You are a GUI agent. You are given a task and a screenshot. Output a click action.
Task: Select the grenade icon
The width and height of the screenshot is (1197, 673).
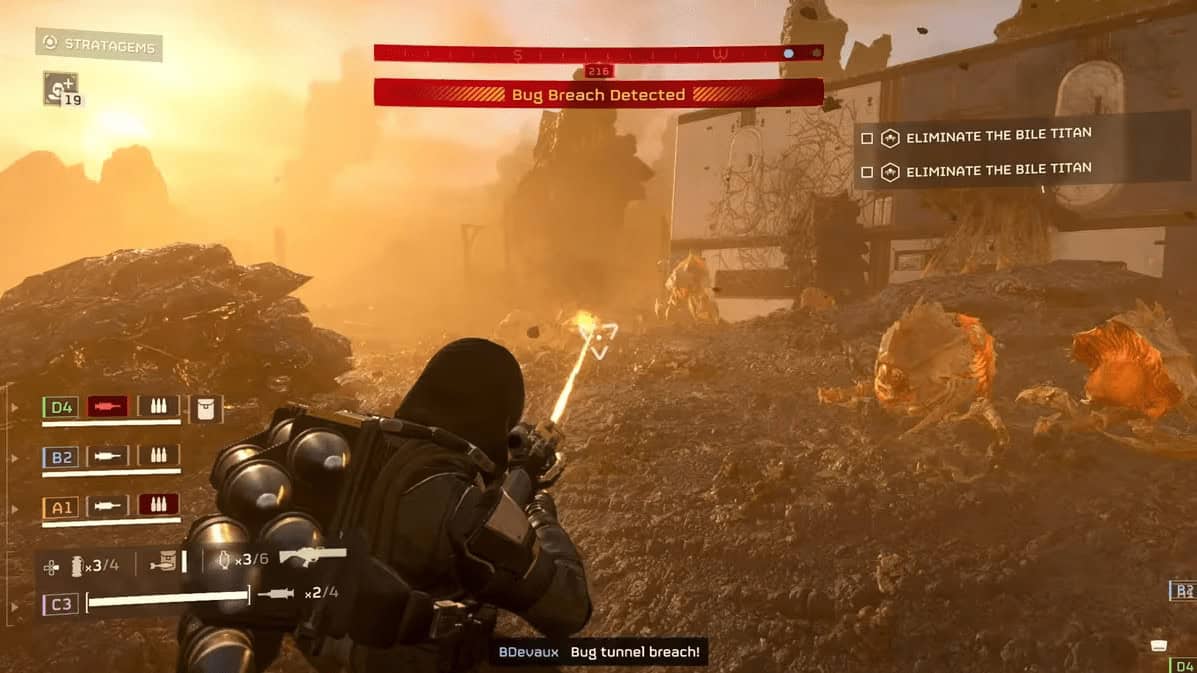(x=80, y=565)
